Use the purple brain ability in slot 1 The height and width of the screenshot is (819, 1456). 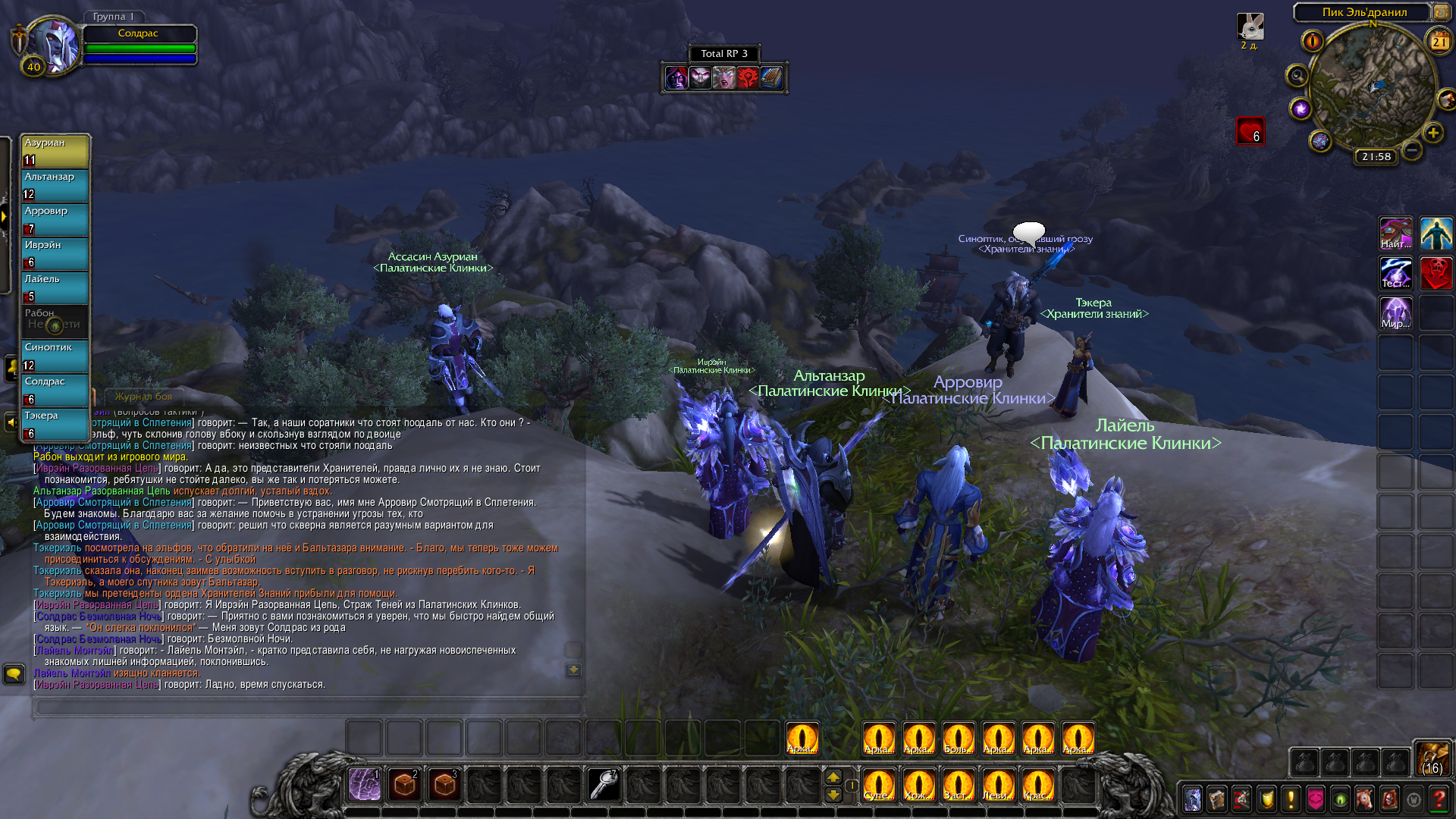pyautogui.click(x=365, y=784)
